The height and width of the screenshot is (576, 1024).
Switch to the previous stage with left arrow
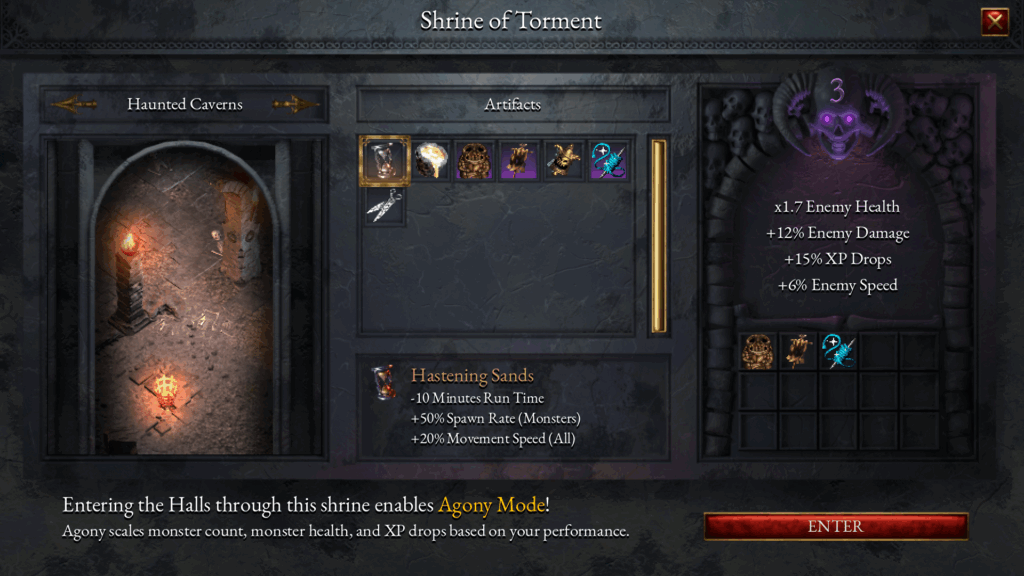(74, 104)
